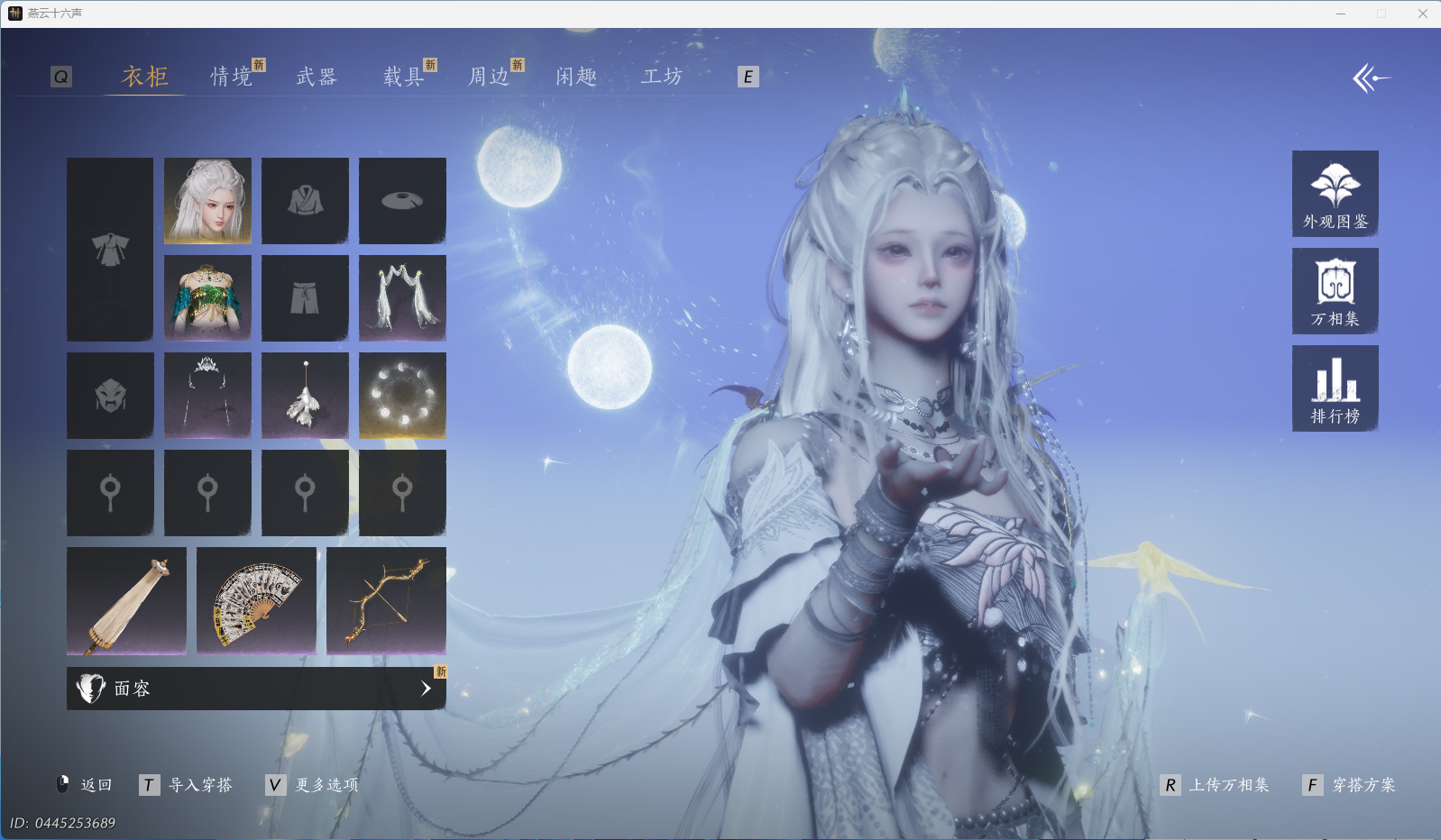Open the 载具 mounts tab
The image size is (1441, 840).
tap(403, 77)
